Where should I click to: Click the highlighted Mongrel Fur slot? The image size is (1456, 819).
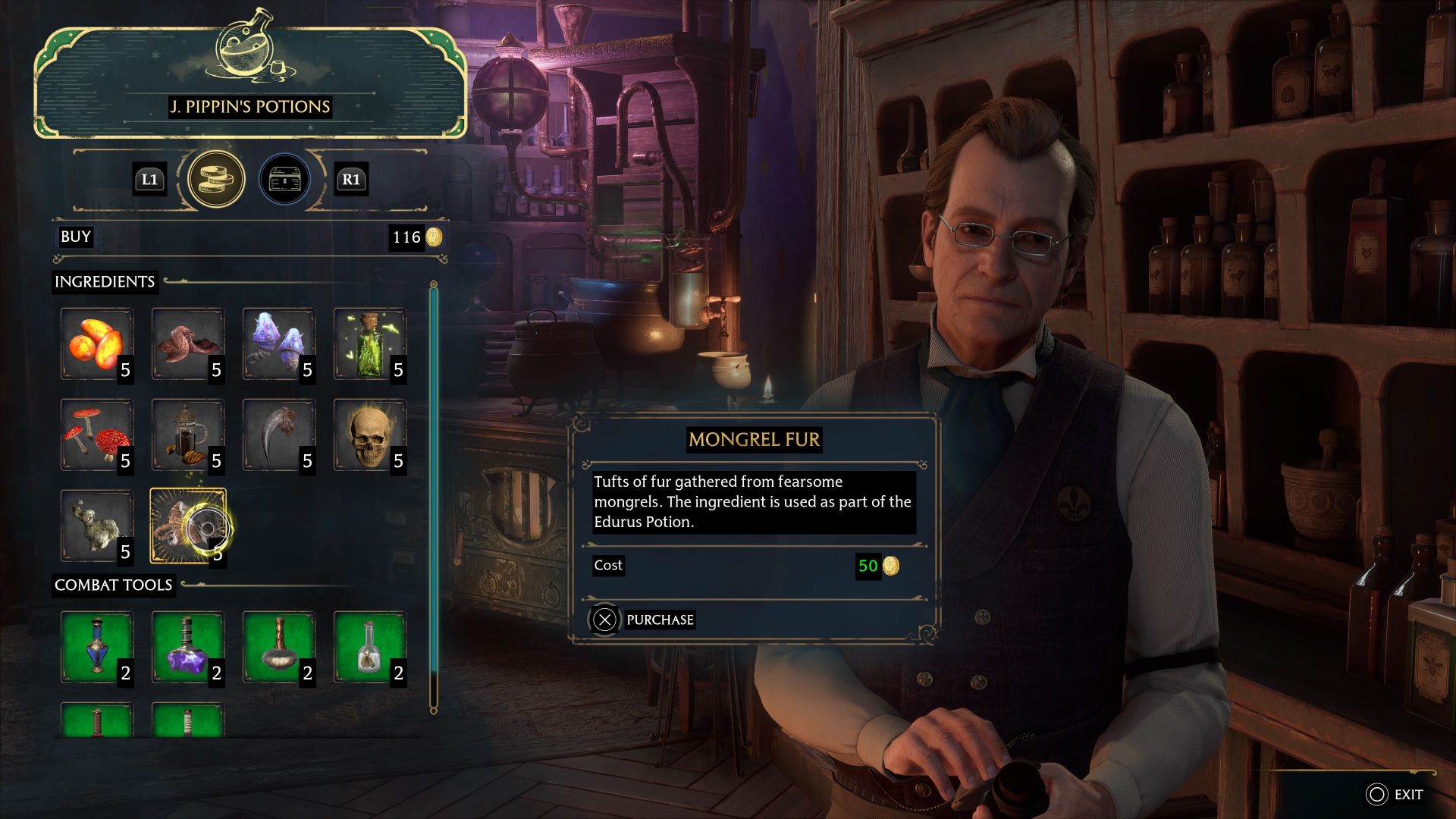point(187,523)
